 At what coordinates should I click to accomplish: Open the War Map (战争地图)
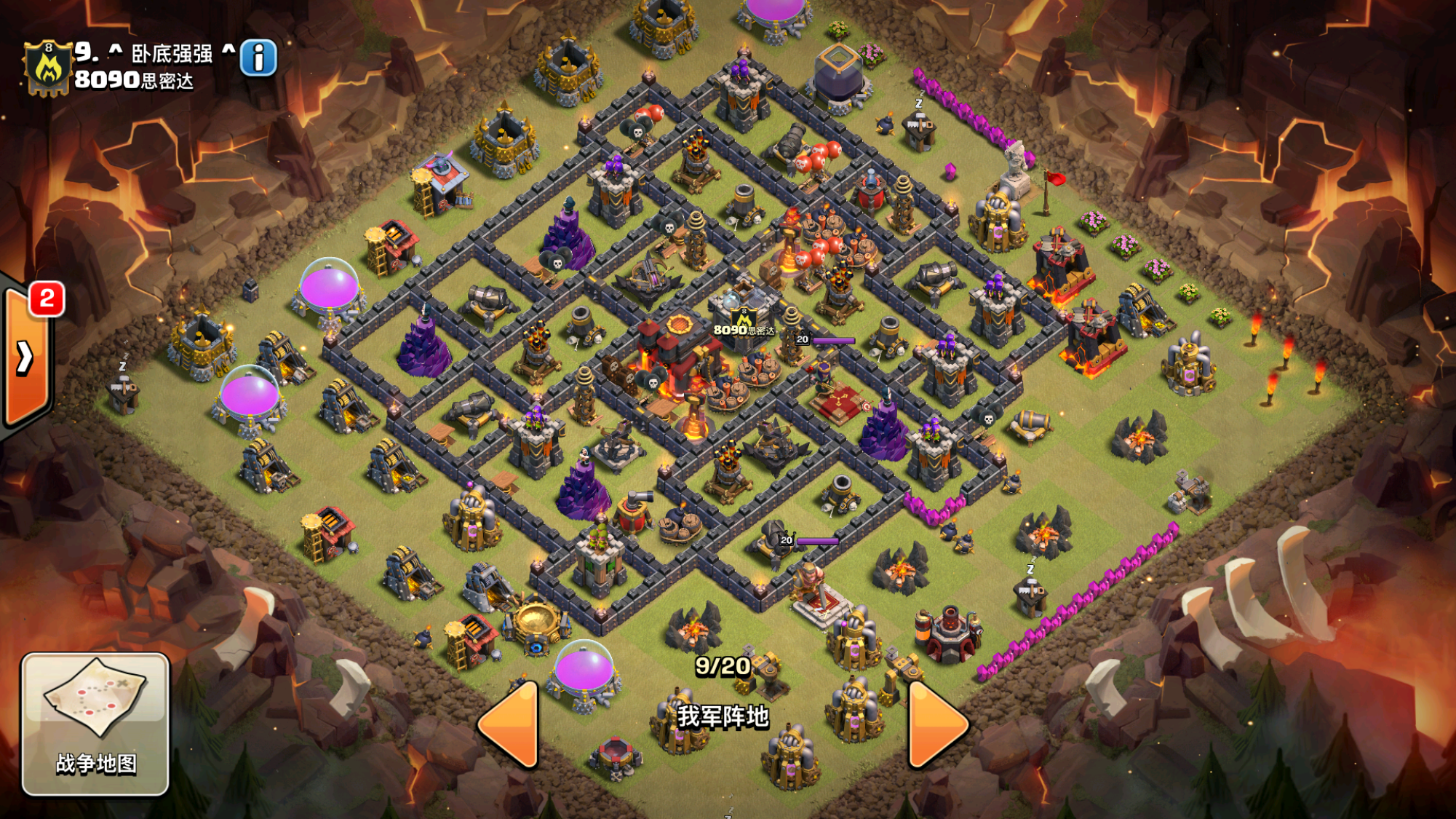(95, 723)
